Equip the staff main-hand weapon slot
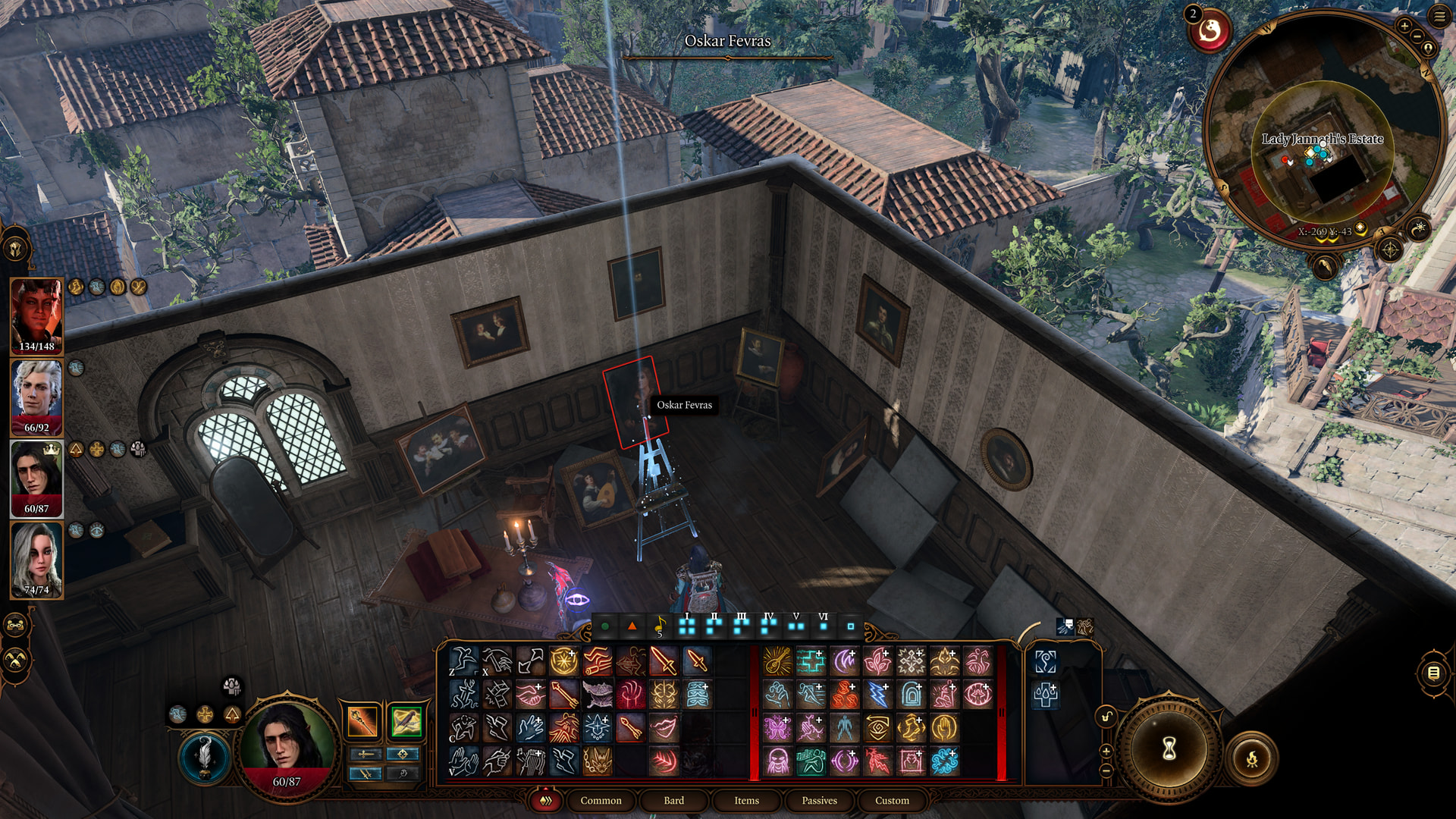 [x=362, y=721]
